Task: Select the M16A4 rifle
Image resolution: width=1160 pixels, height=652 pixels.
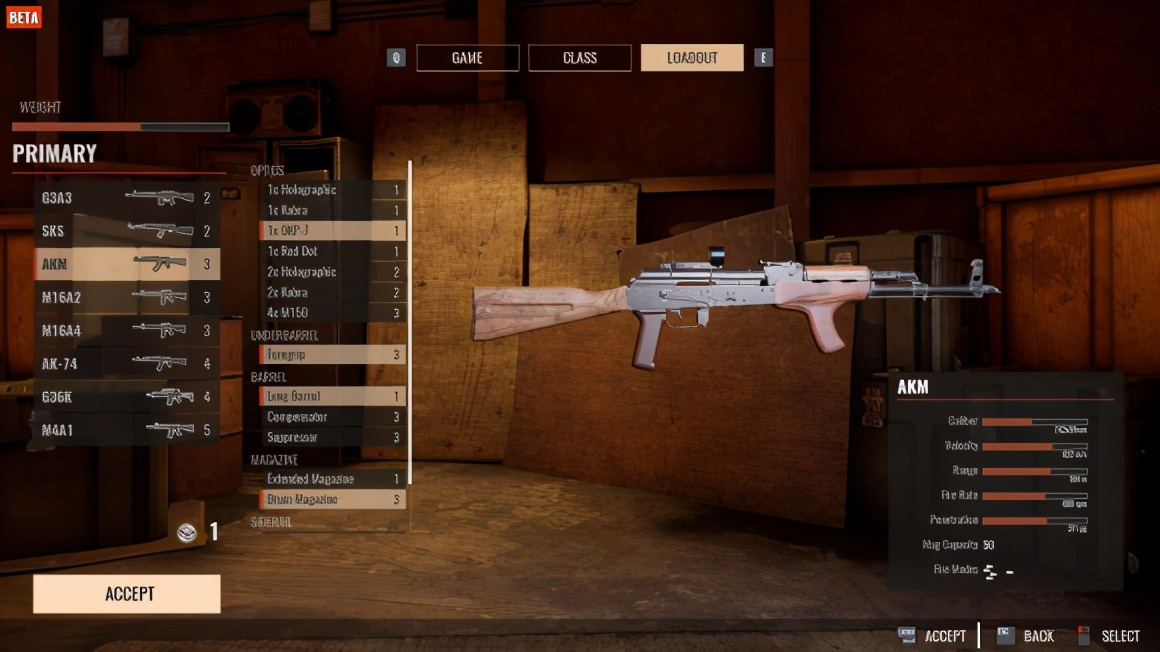Action: pyautogui.click(x=126, y=330)
